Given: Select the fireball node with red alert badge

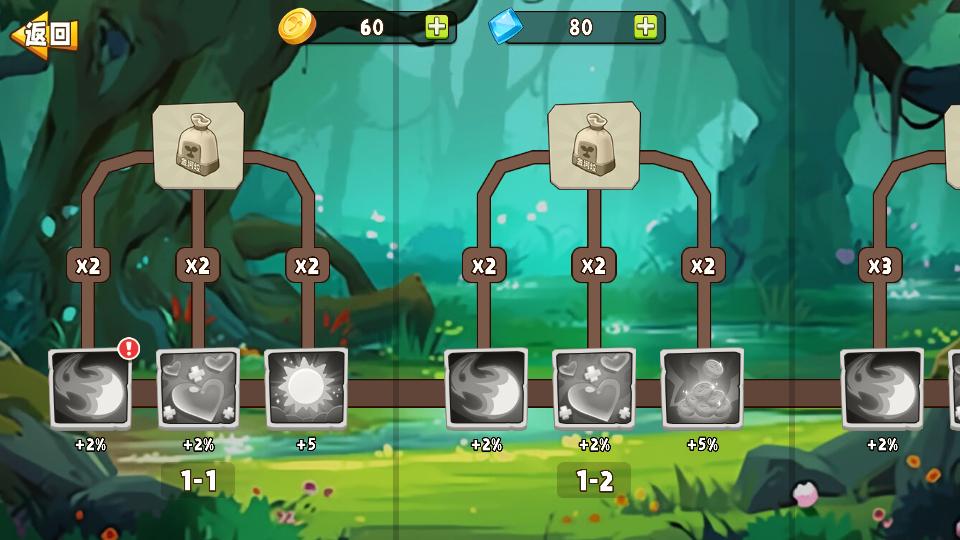Looking at the screenshot, I should click(x=90, y=388).
